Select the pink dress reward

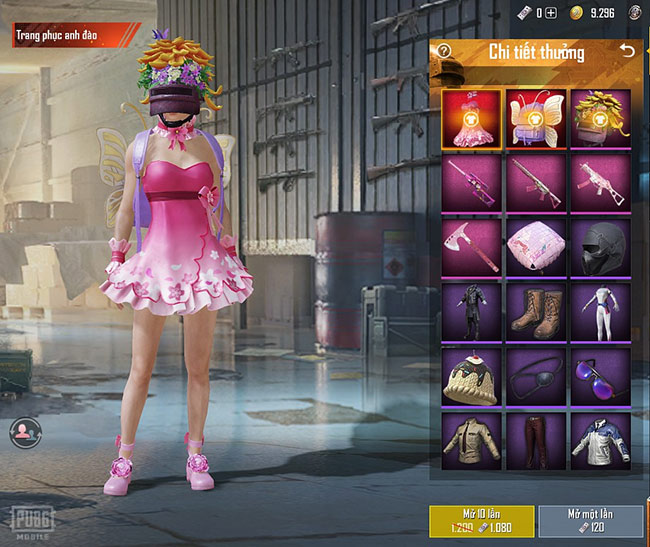pos(471,118)
